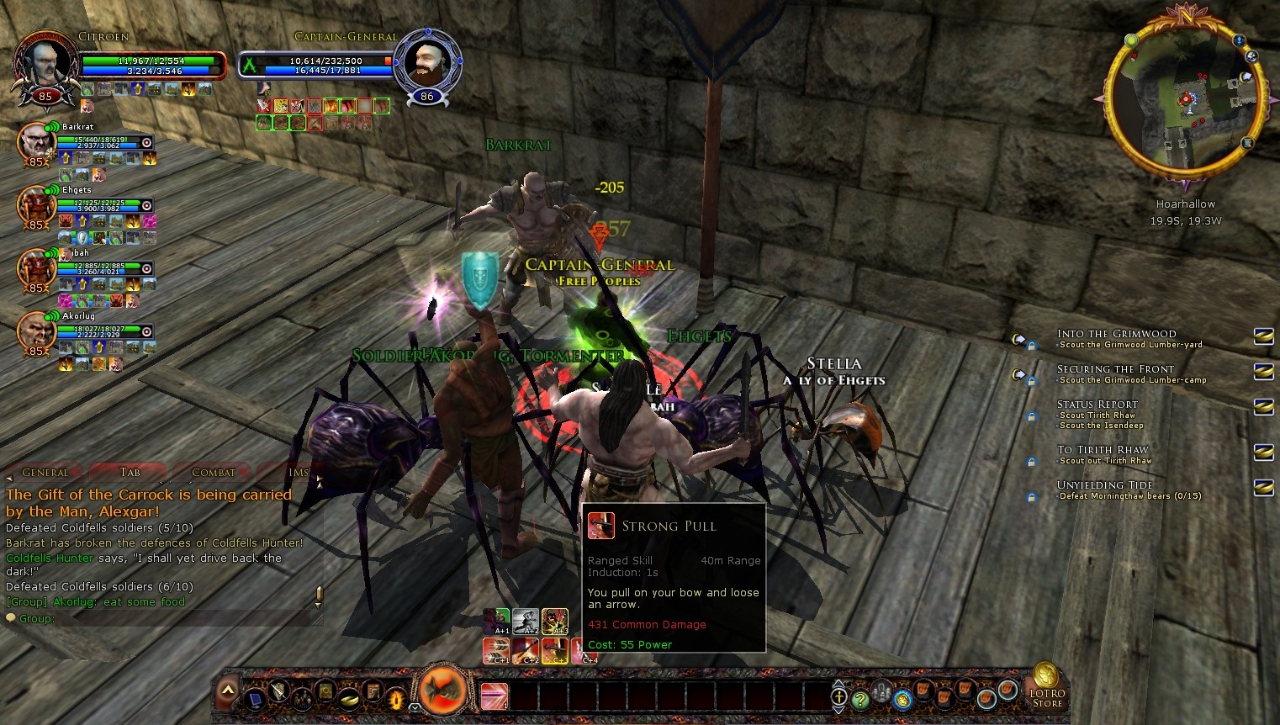Select the Status Report quest tracker entry

point(1097,404)
